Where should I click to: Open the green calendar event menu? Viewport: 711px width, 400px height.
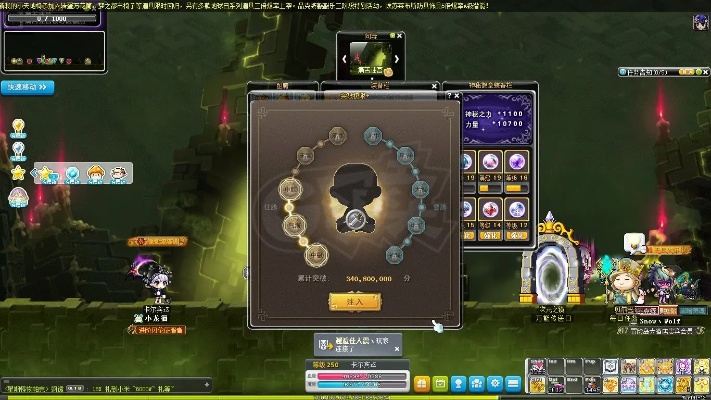click(439, 383)
